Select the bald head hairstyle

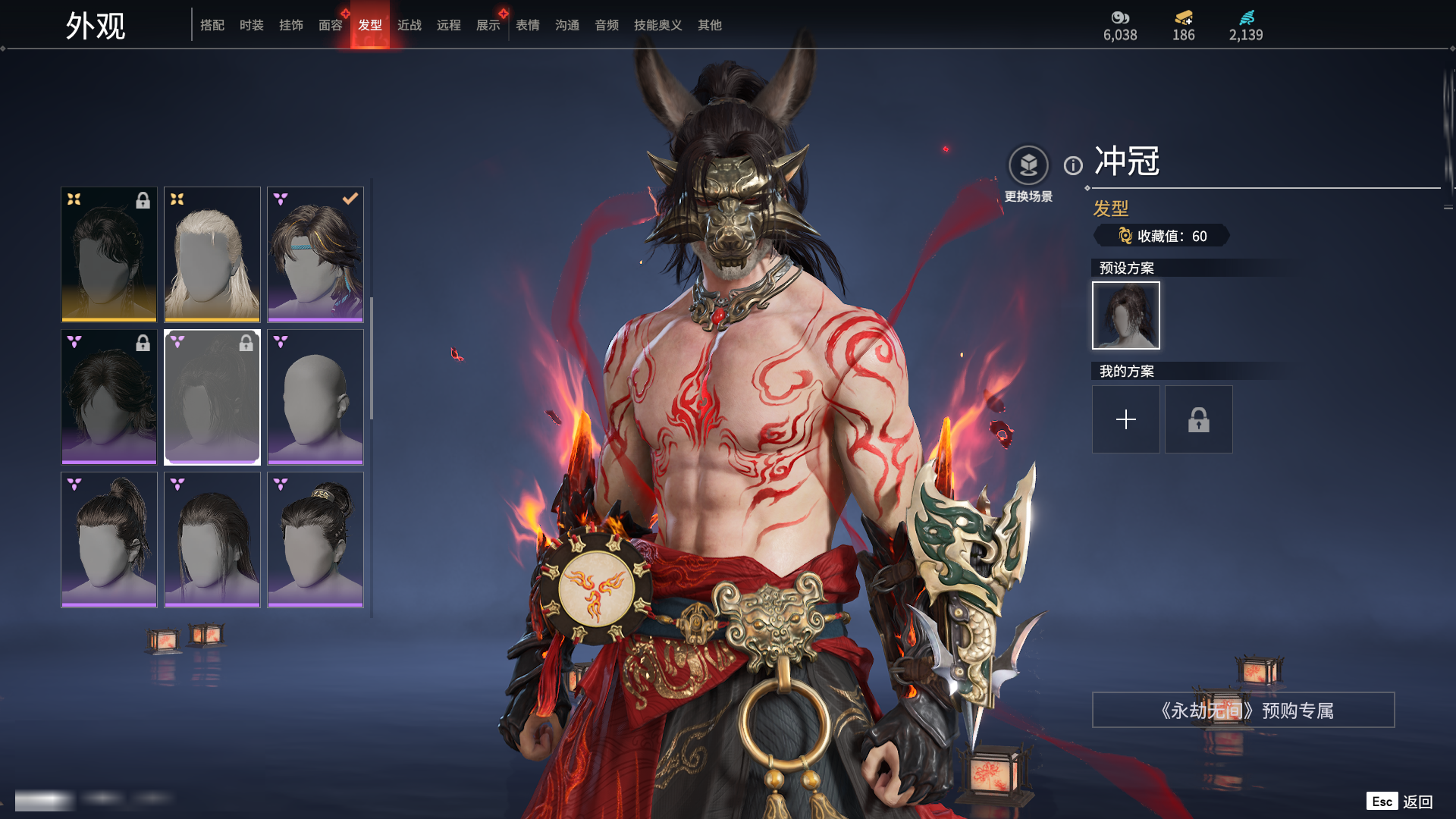(315, 397)
